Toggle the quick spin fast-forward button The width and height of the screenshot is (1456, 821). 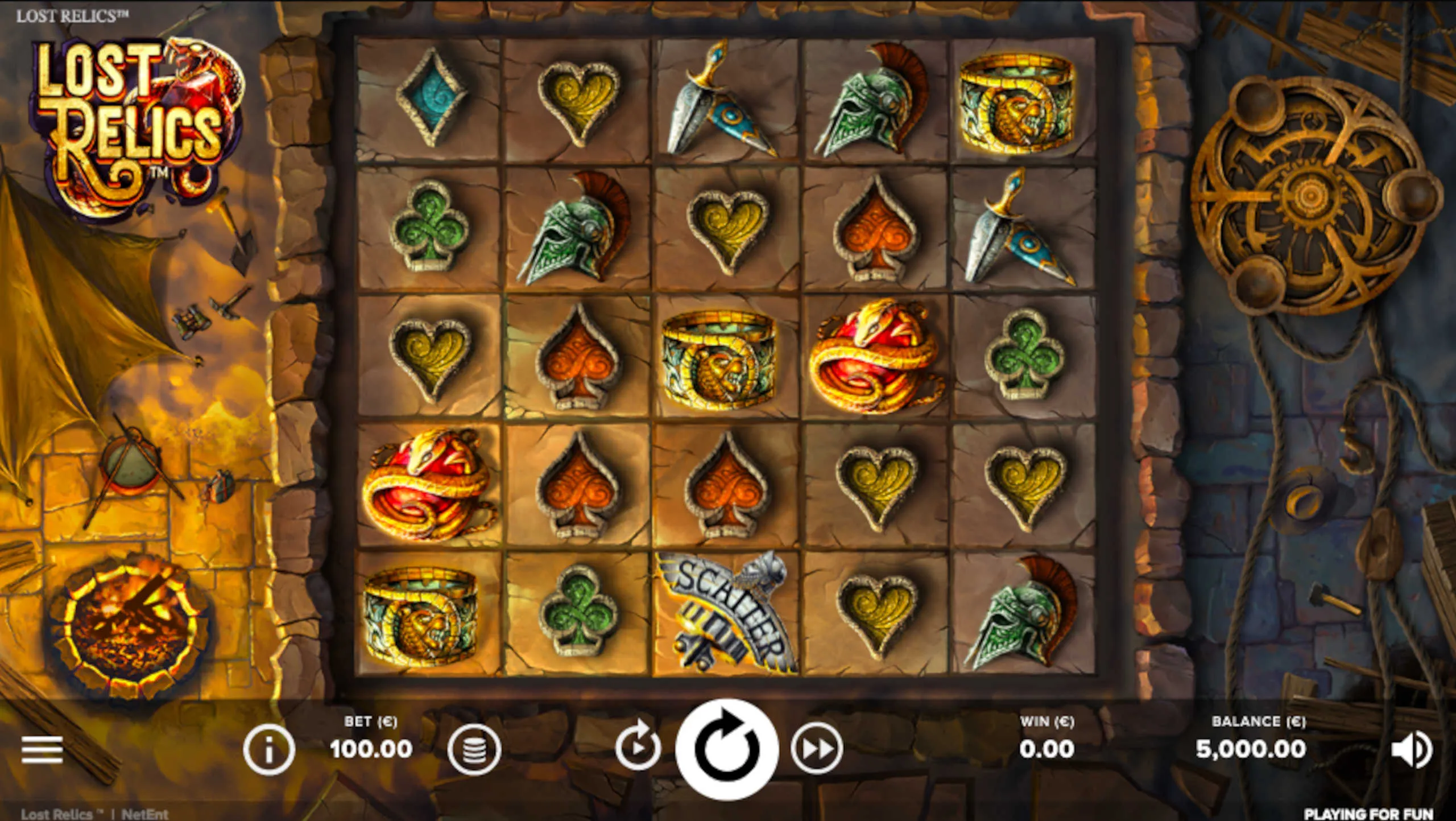click(x=817, y=749)
